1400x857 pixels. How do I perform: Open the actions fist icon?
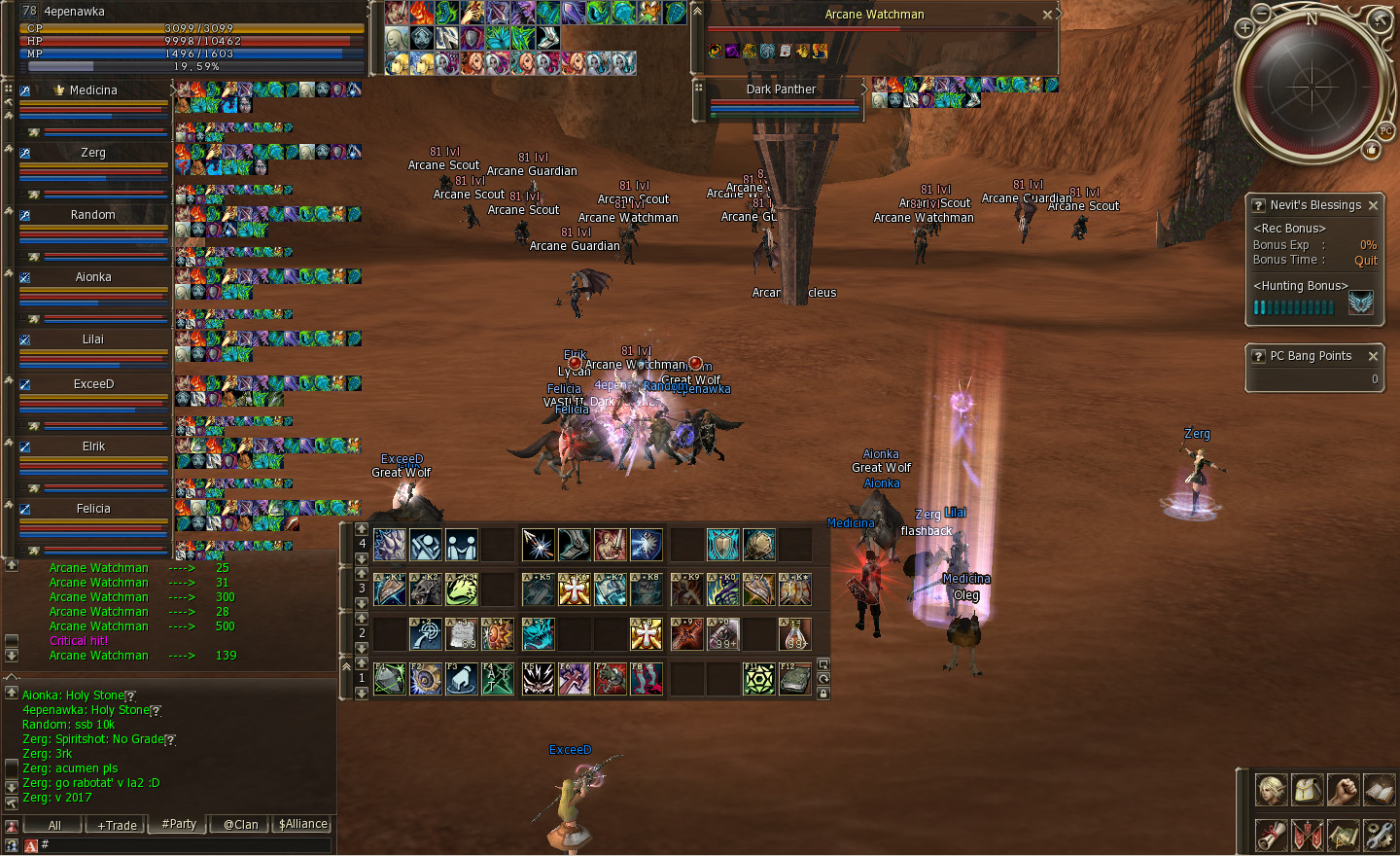pos(1343,790)
